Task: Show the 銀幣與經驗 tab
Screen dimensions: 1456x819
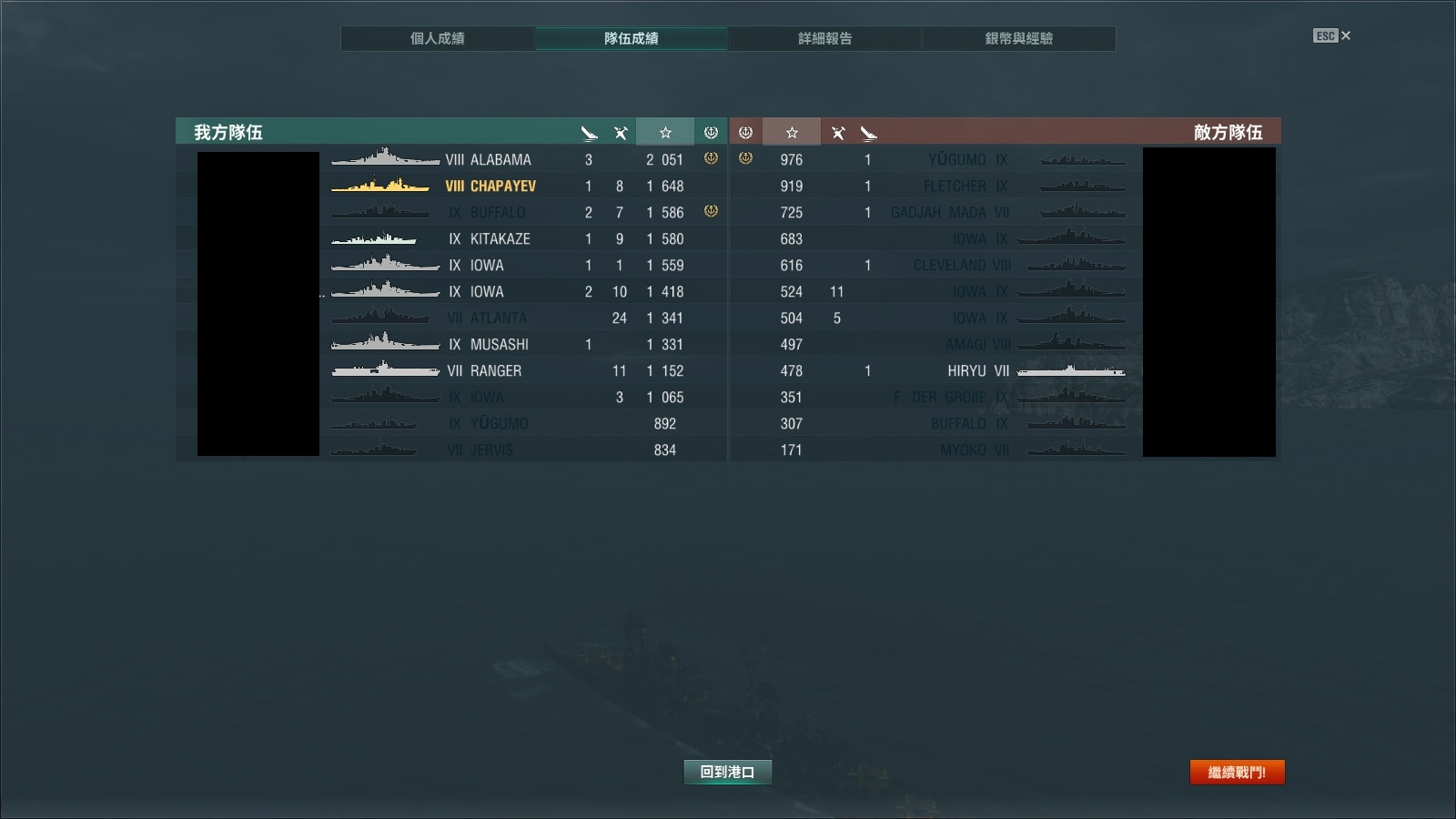Action: click(x=1018, y=38)
